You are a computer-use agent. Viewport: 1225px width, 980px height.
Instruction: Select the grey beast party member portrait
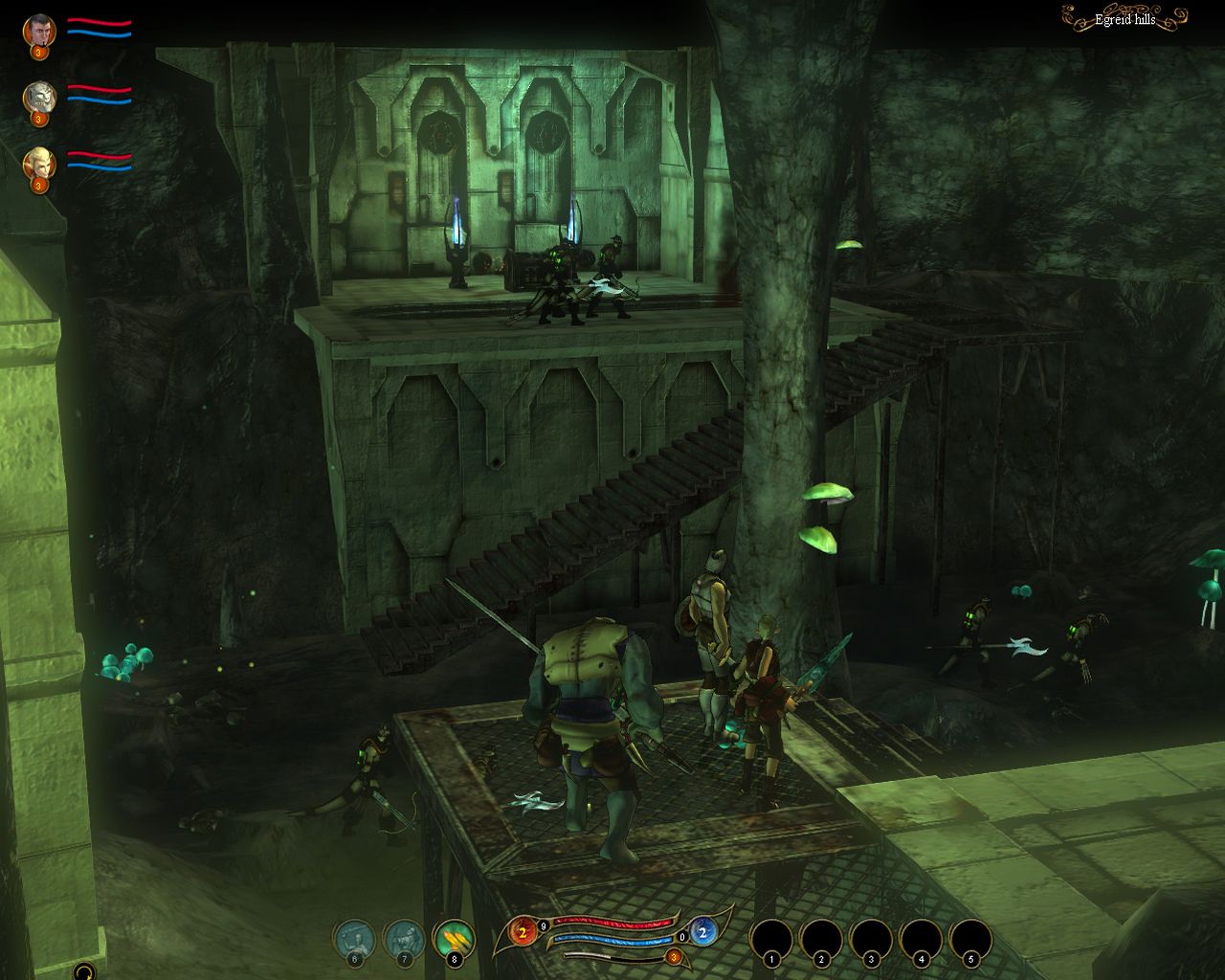[39, 96]
